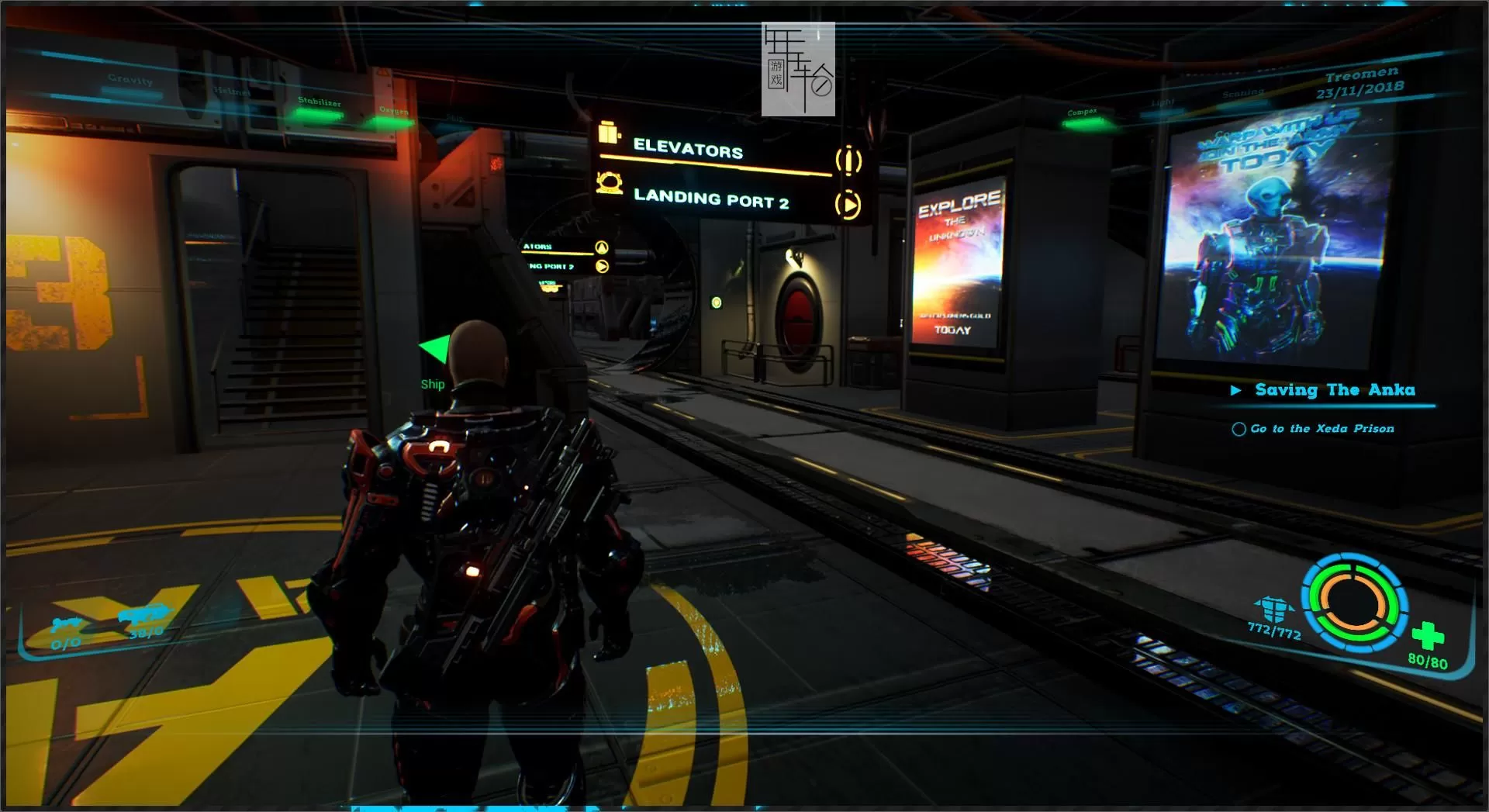Toggle the Oxygen status indicator
The width and height of the screenshot is (1489, 812).
click(x=394, y=115)
